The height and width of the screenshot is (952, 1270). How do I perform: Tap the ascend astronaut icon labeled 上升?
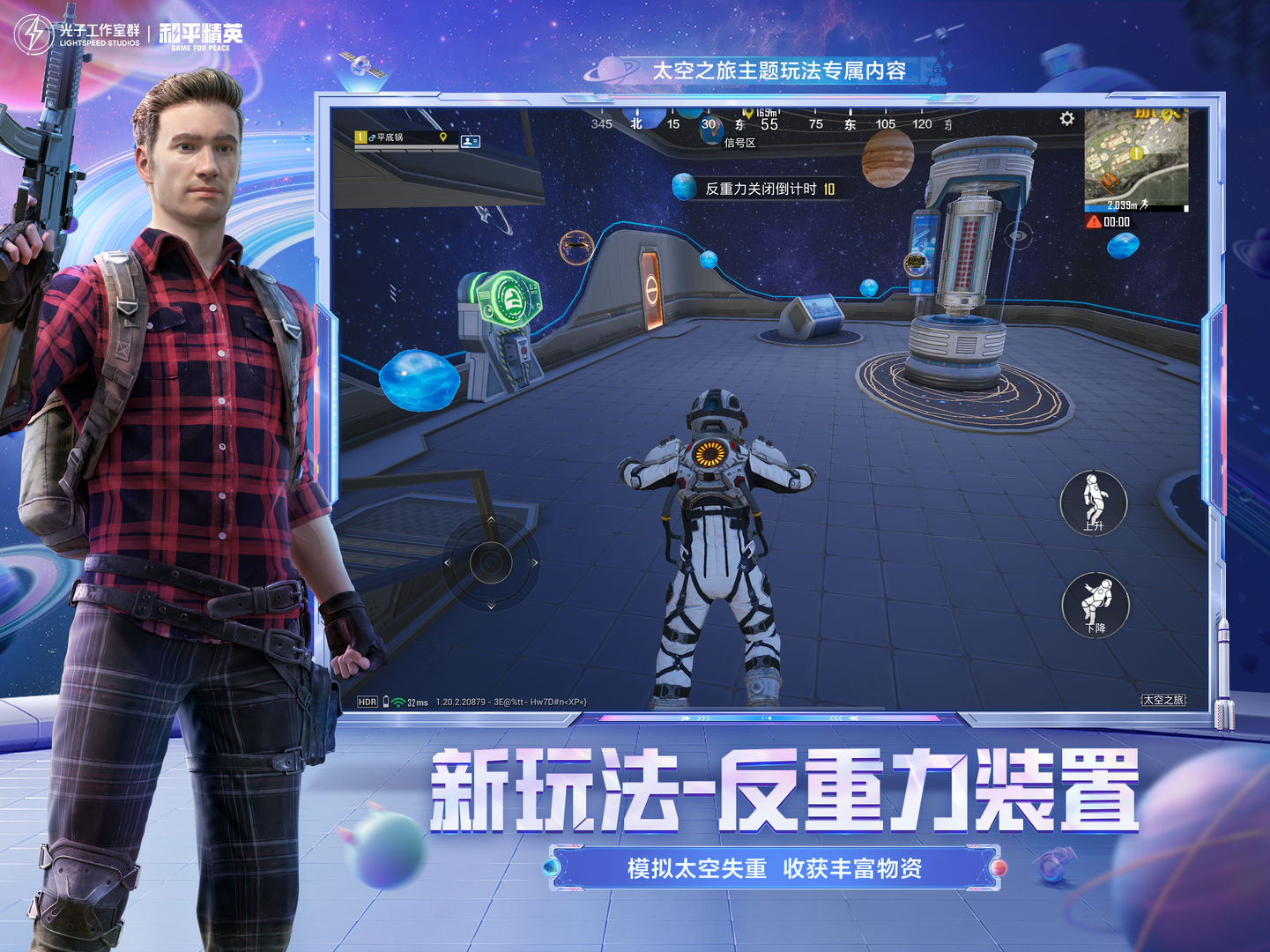click(1094, 505)
